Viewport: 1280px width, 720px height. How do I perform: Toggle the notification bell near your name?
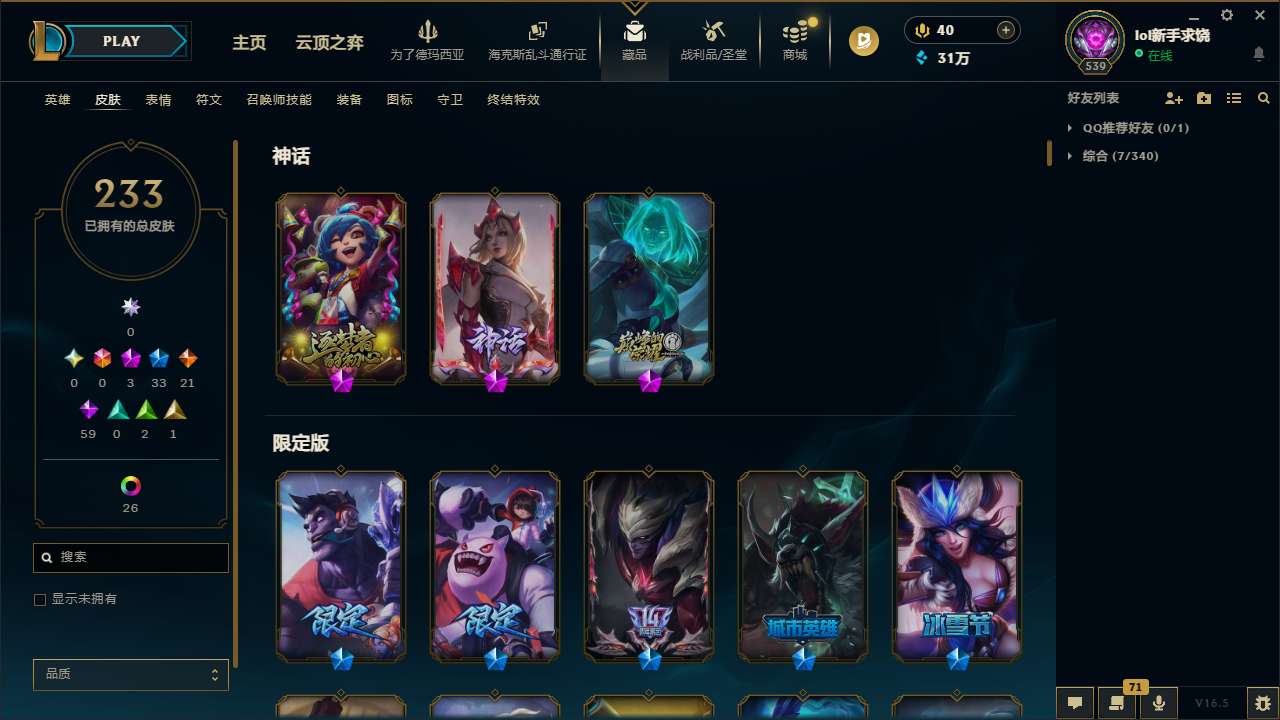click(x=1258, y=54)
